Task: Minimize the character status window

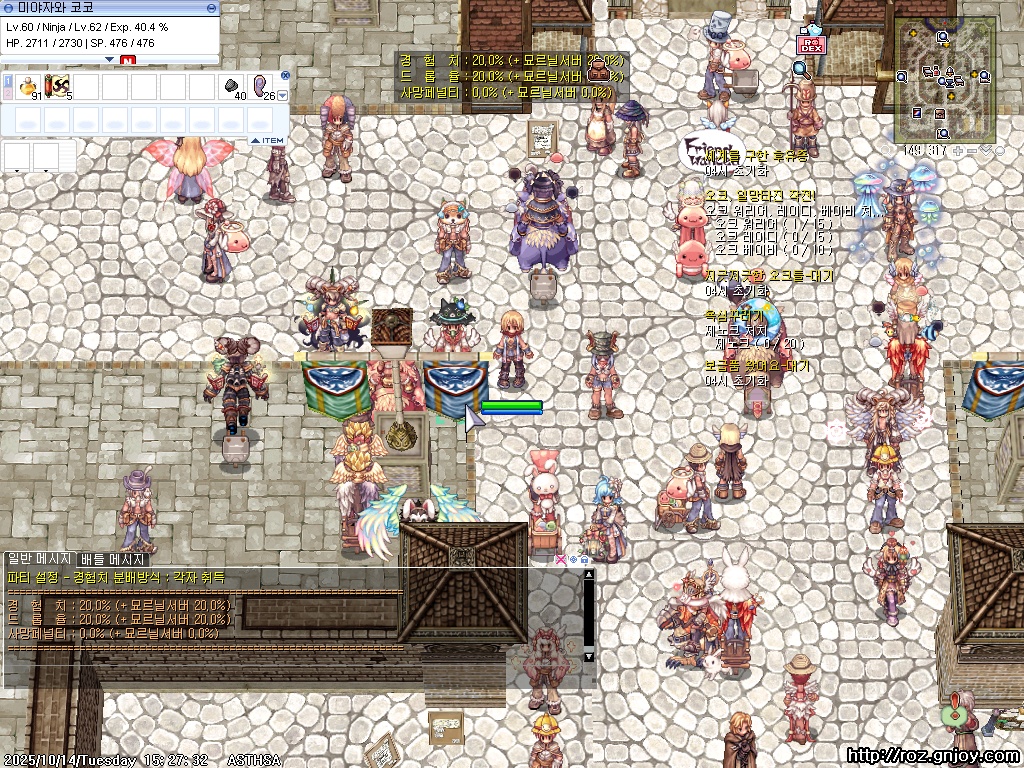Action: [211, 7]
